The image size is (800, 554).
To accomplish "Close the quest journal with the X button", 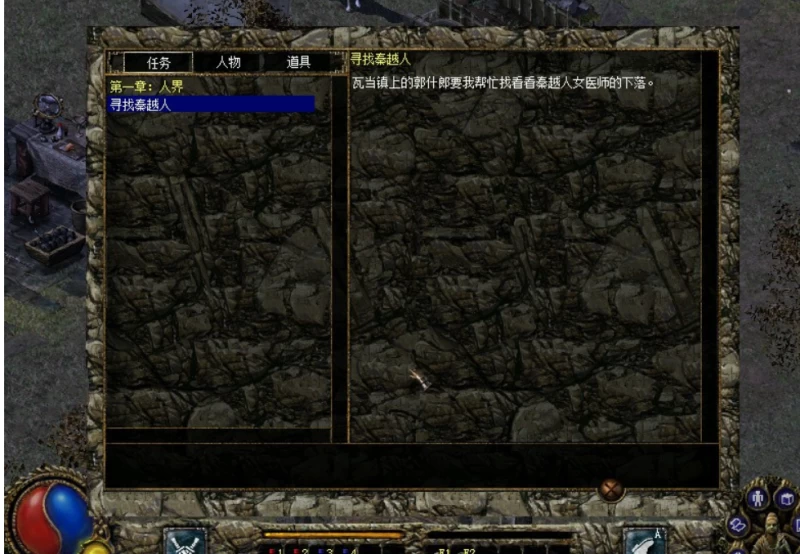I will tap(611, 489).
